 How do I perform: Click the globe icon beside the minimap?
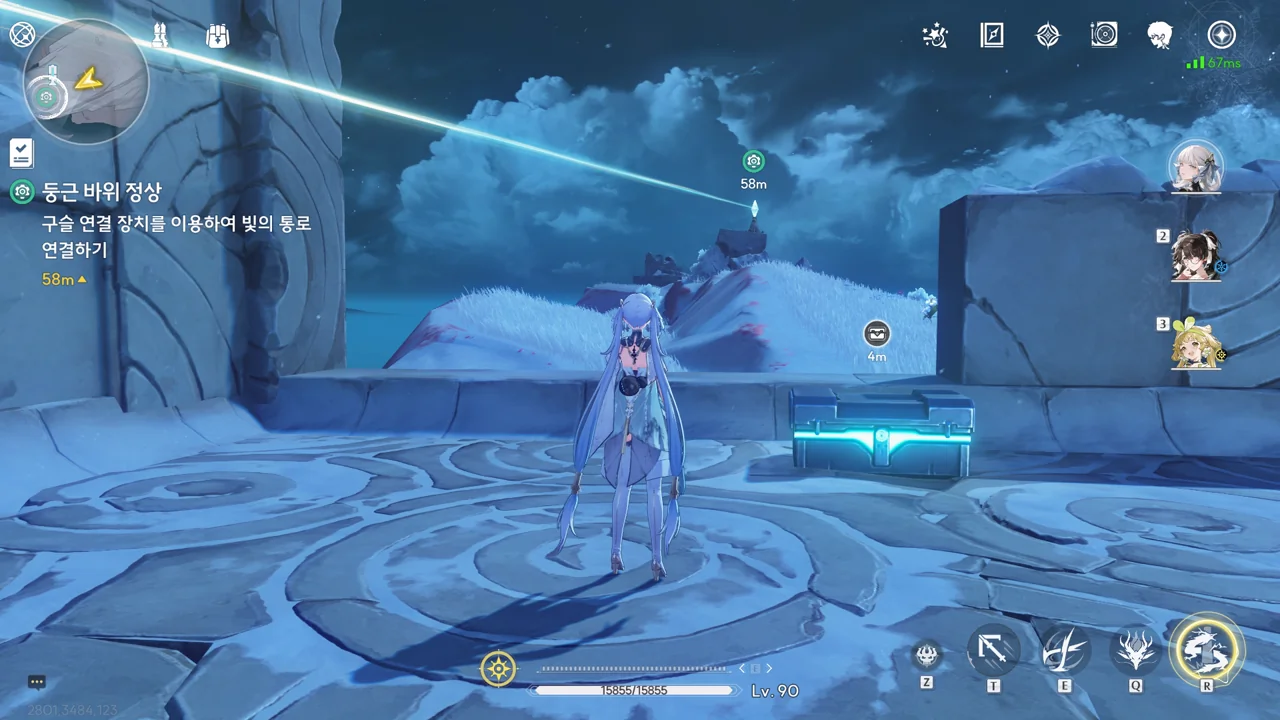(21, 35)
